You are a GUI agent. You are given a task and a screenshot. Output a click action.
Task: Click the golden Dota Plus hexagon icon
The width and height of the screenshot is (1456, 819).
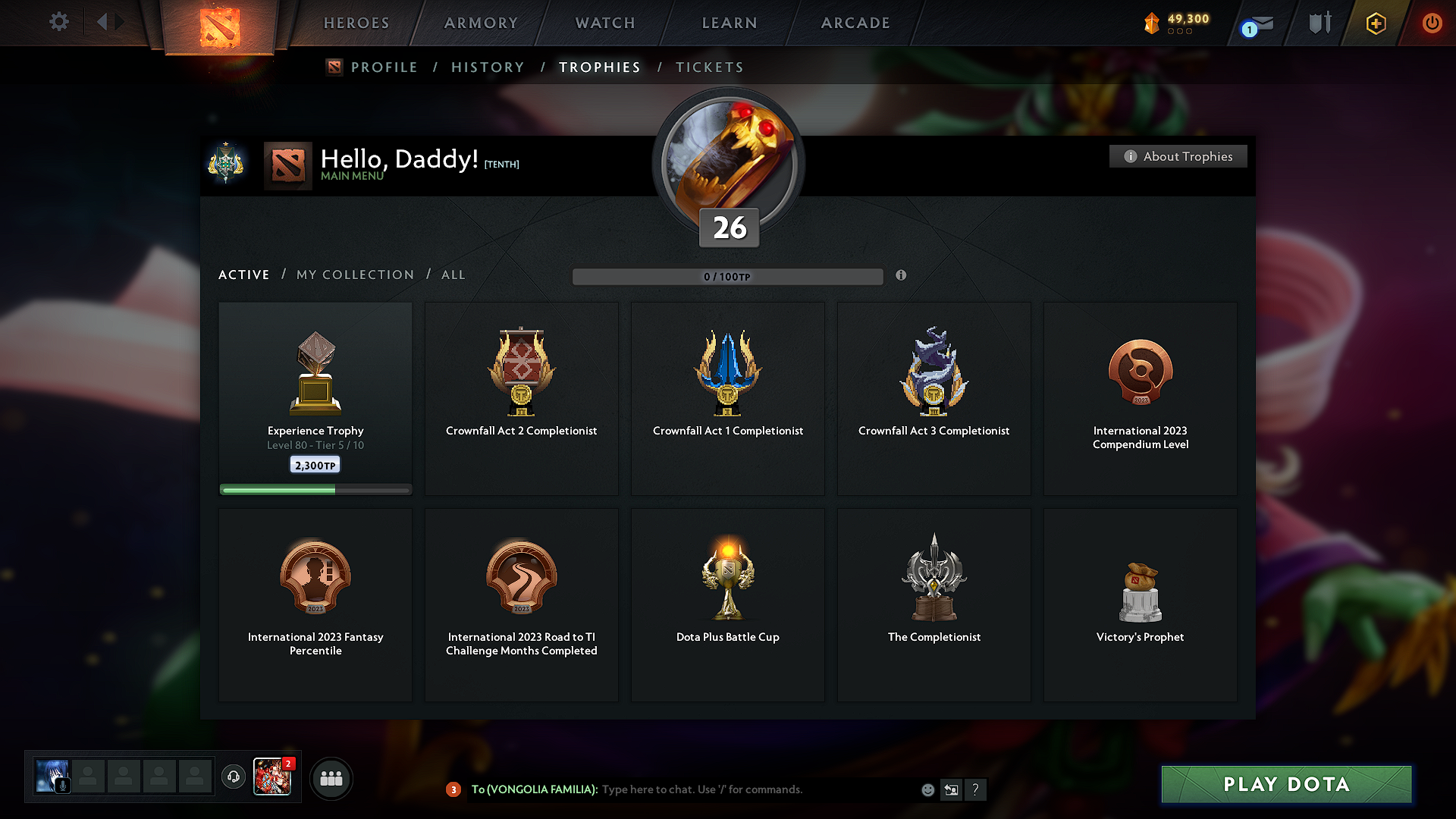coord(1375,23)
